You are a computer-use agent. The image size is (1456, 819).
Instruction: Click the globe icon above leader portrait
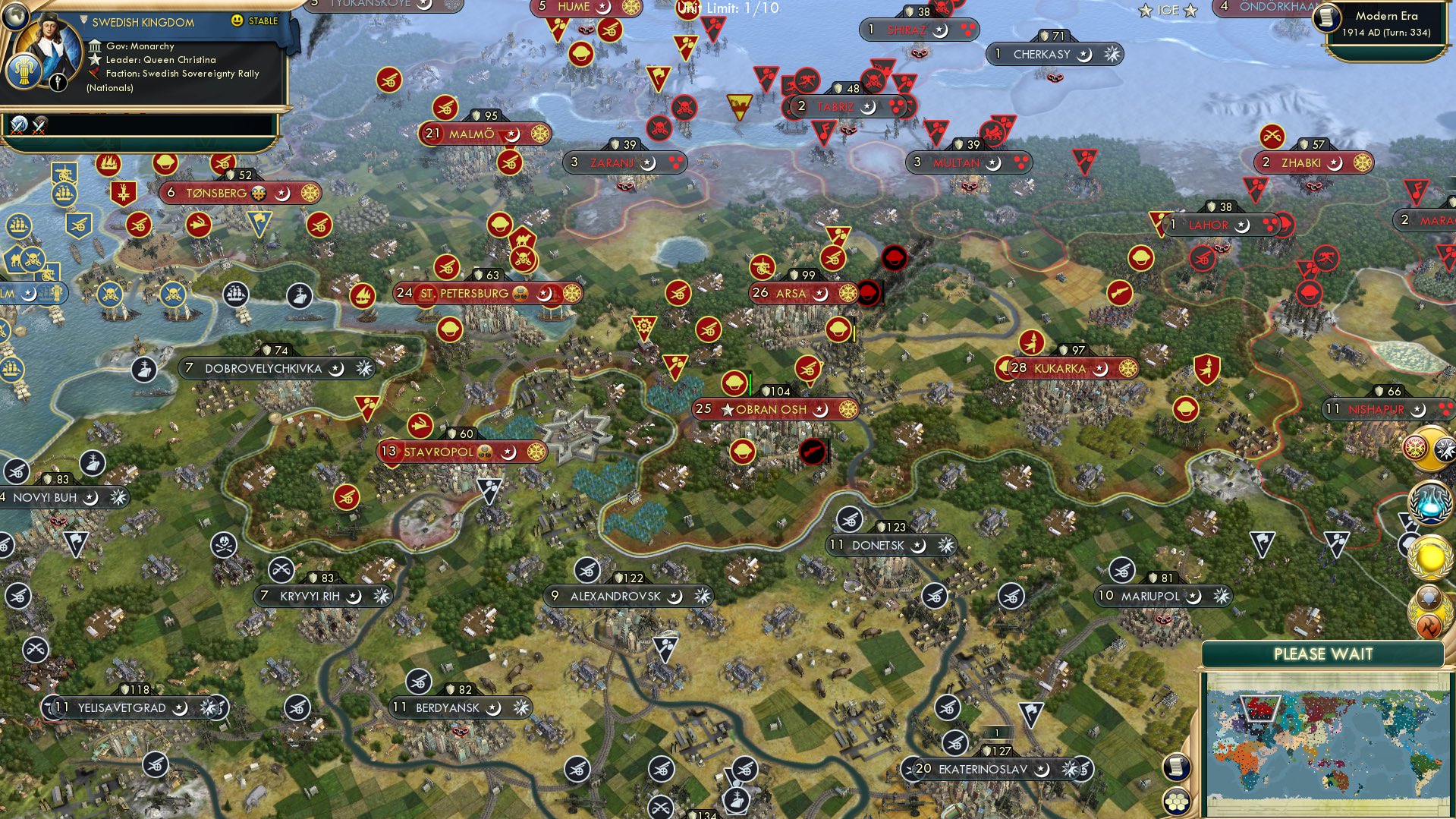pyautogui.click(x=15, y=17)
